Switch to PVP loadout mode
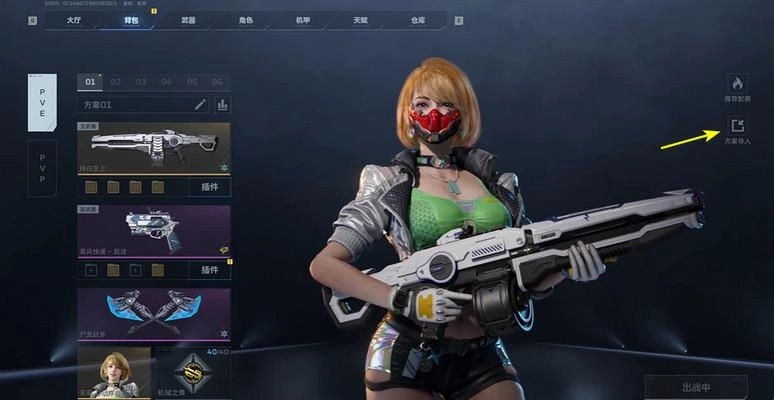Screen dimensions: 774x400 [42, 167]
